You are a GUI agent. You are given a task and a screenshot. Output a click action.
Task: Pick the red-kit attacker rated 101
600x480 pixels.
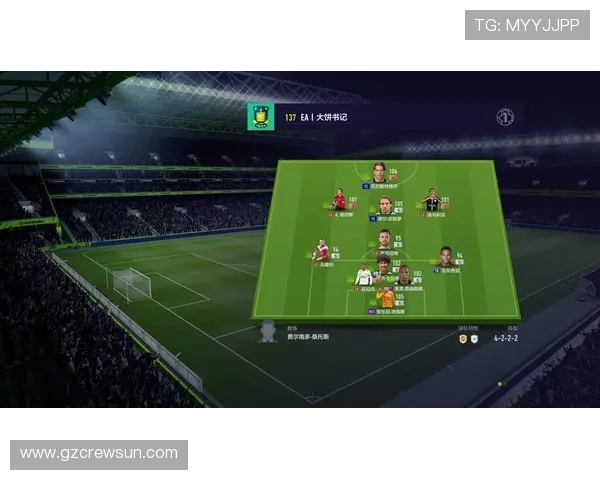340,199
